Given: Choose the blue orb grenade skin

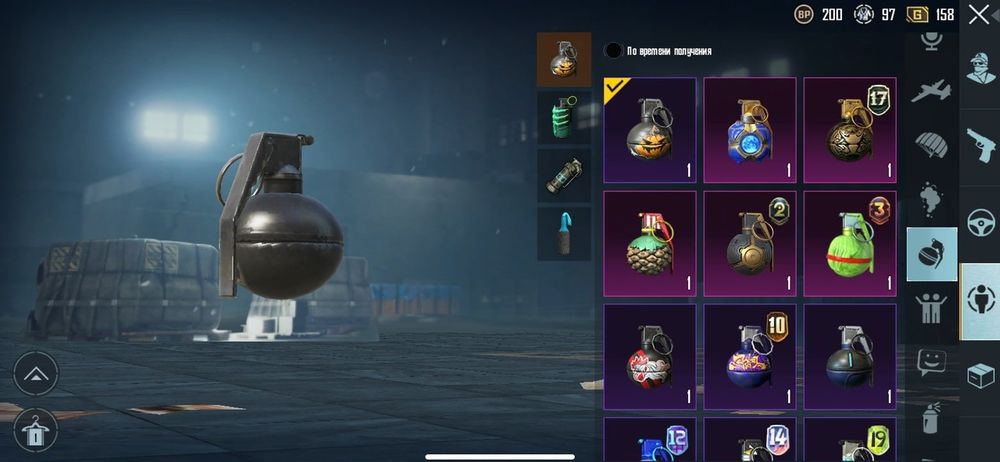Looking at the screenshot, I should point(750,130).
